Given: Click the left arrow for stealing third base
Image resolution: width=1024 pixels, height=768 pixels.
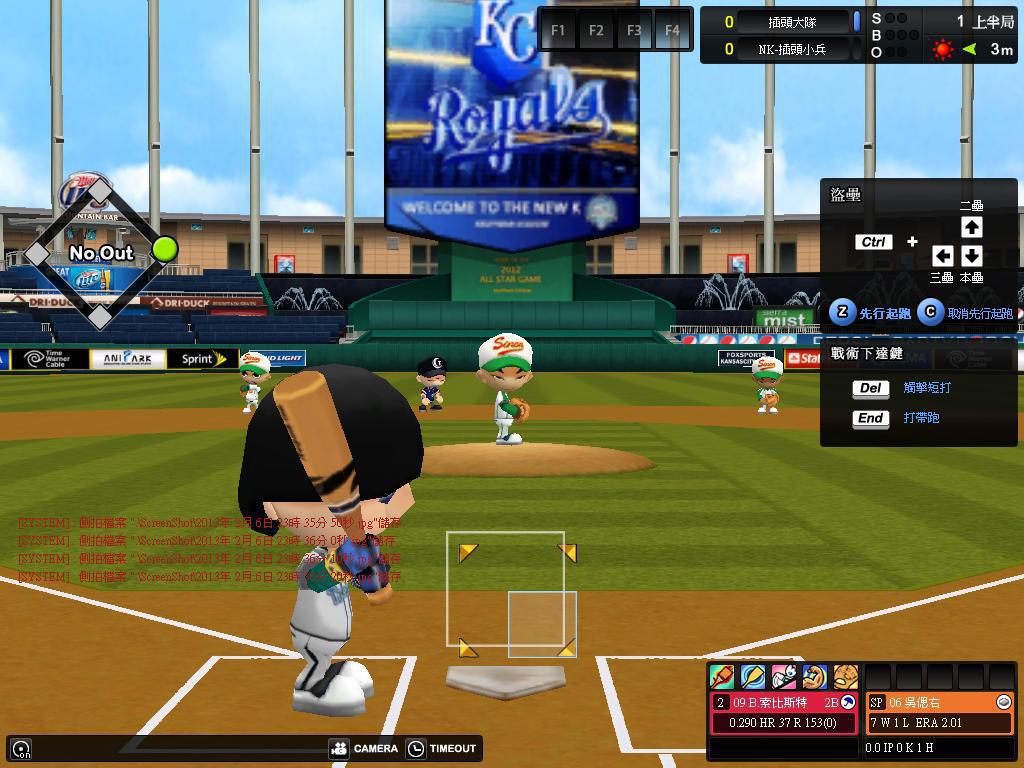Looking at the screenshot, I should pyautogui.click(x=942, y=256).
